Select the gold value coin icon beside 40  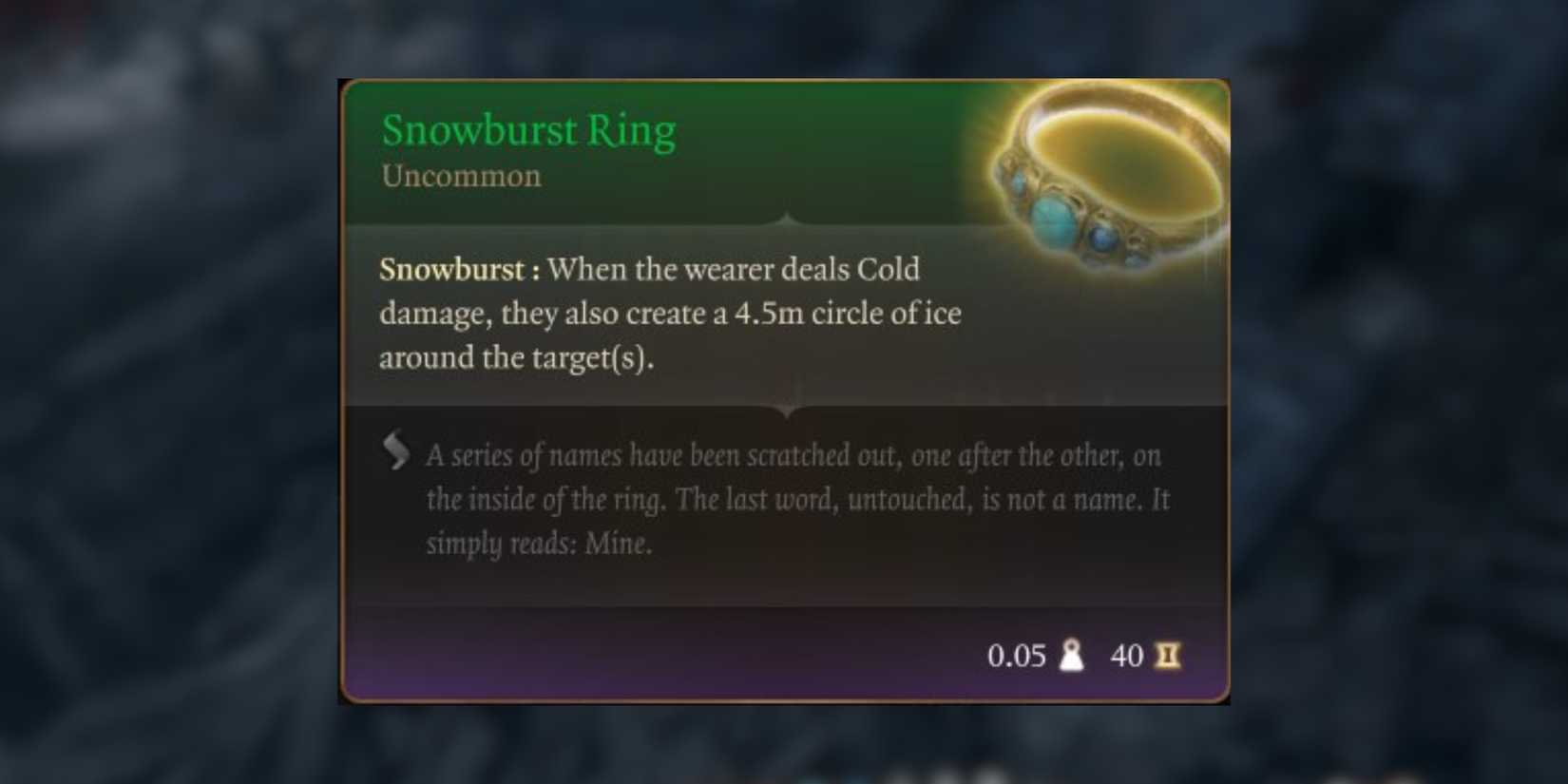click(1167, 656)
